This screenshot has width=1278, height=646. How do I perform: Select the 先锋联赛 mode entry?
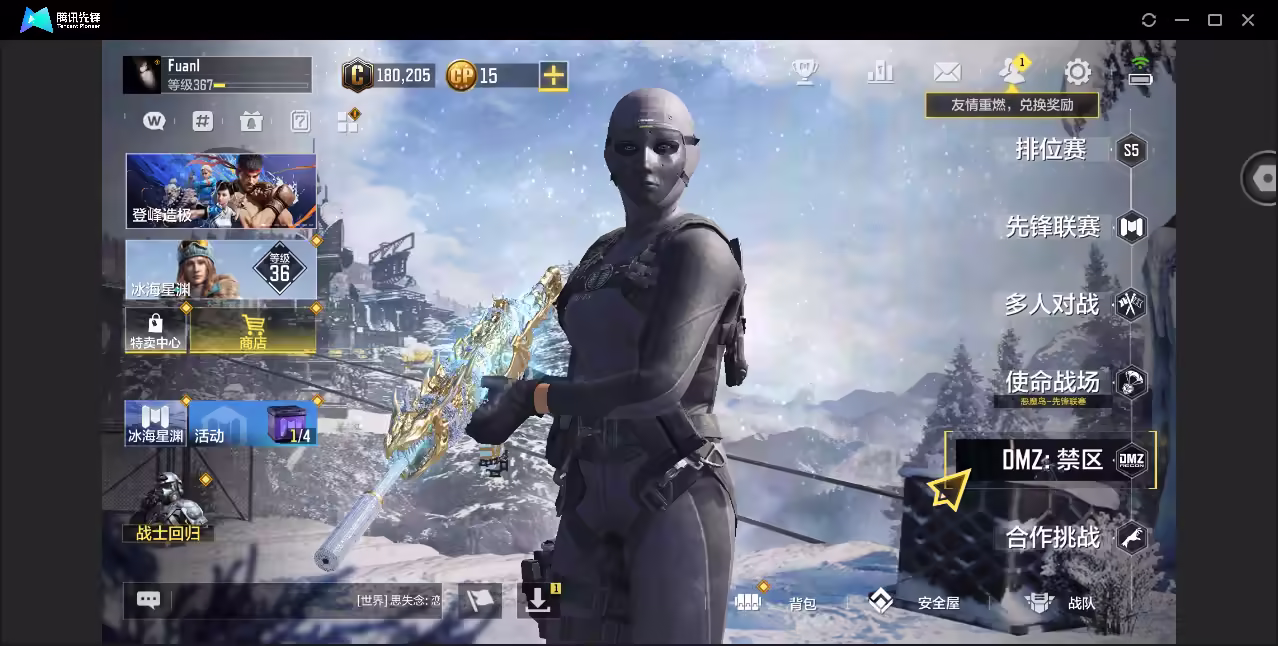coord(1053,227)
